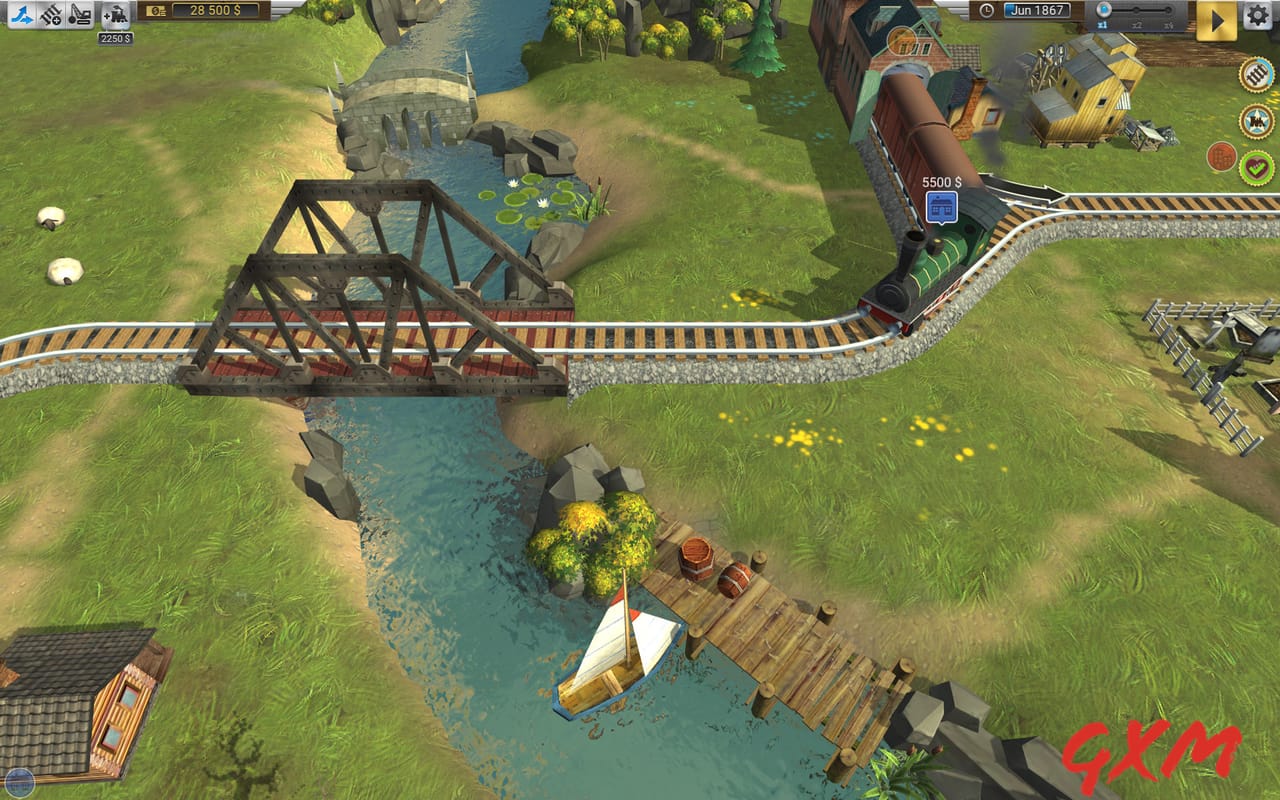
Task: Click the red city buildings badge
Action: point(1222,157)
